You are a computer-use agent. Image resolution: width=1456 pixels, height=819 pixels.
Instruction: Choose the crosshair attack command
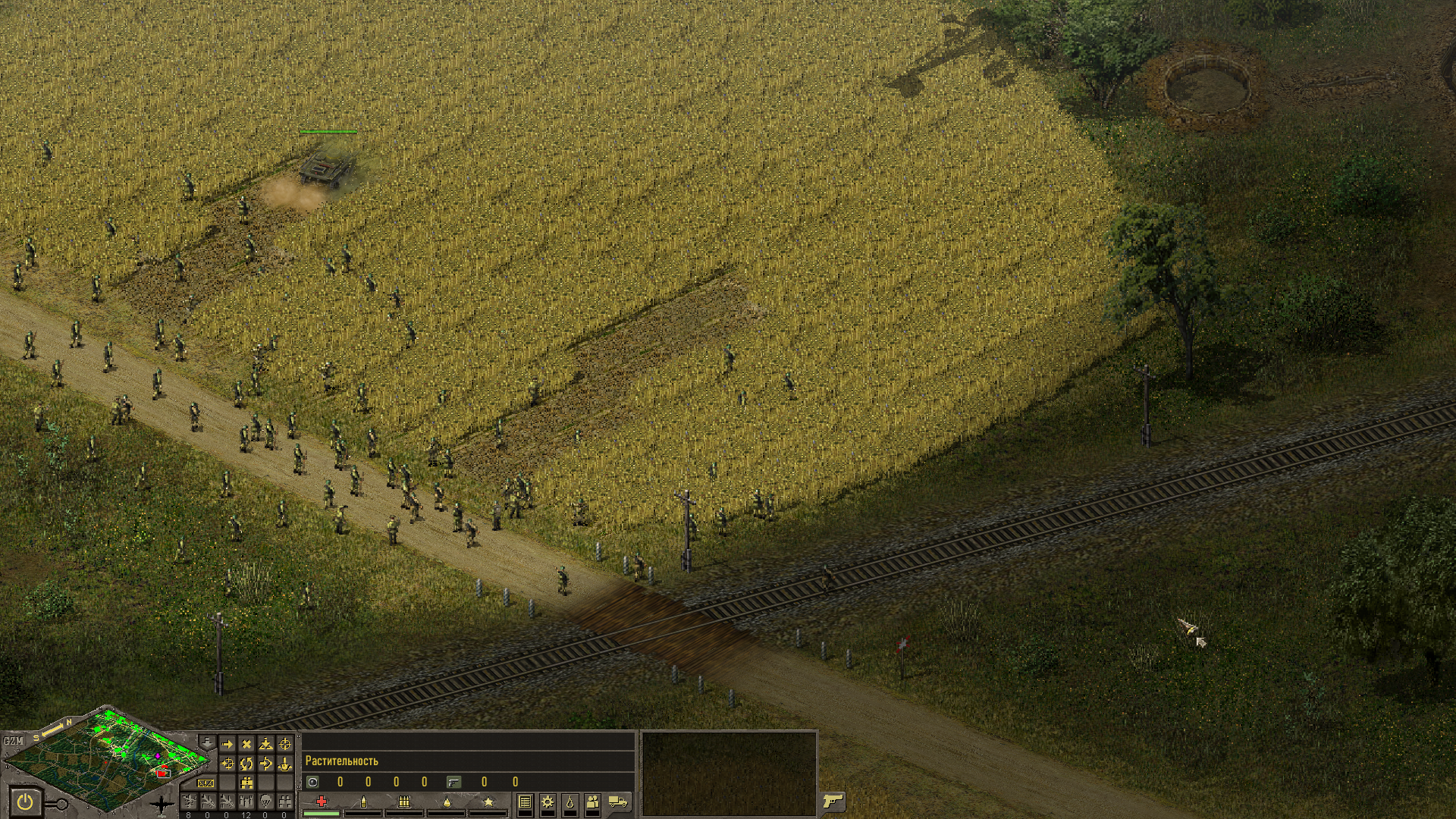point(285,744)
